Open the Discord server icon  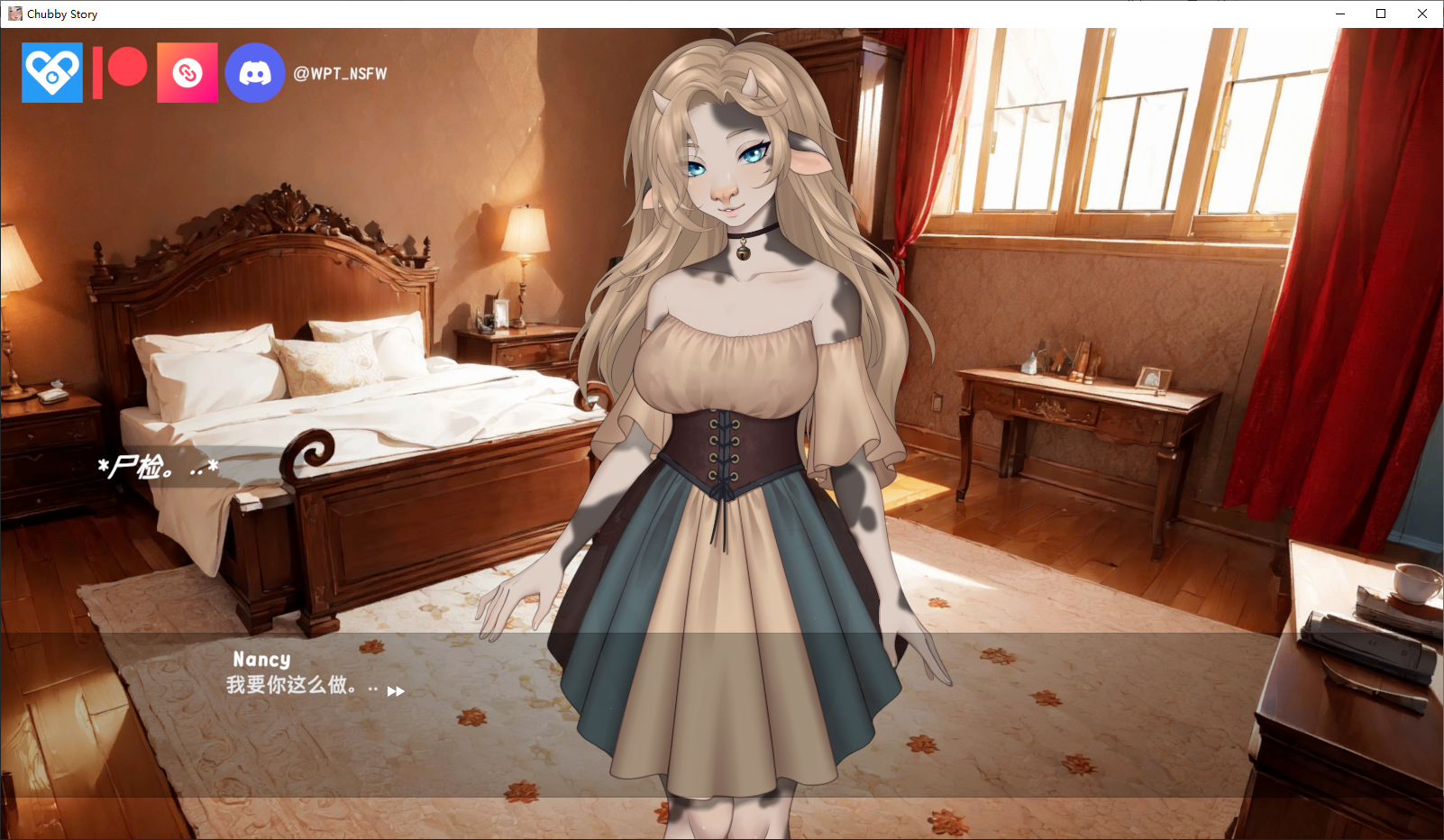[255, 73]
